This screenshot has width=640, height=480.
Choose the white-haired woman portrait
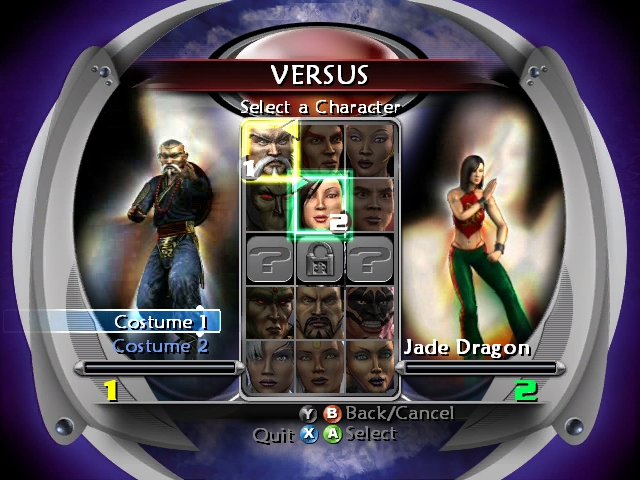point(269,366)
